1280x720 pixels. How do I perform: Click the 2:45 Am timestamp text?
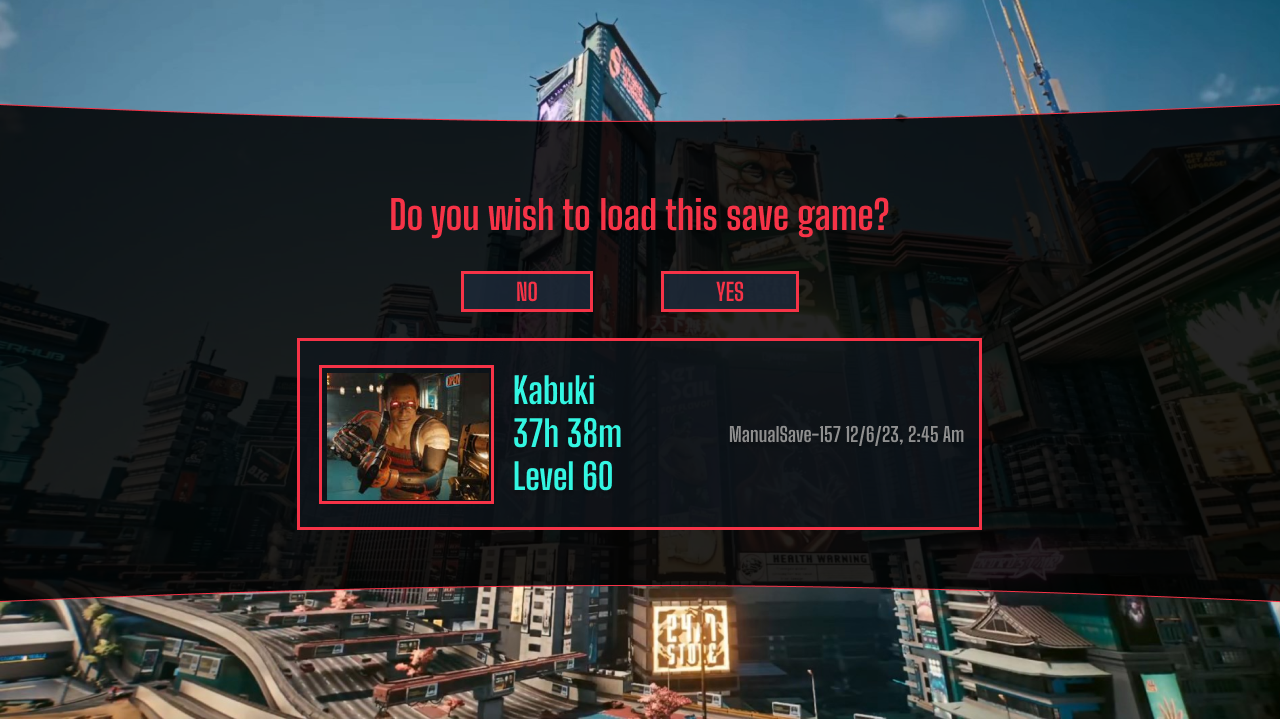(x=934, y=435)
